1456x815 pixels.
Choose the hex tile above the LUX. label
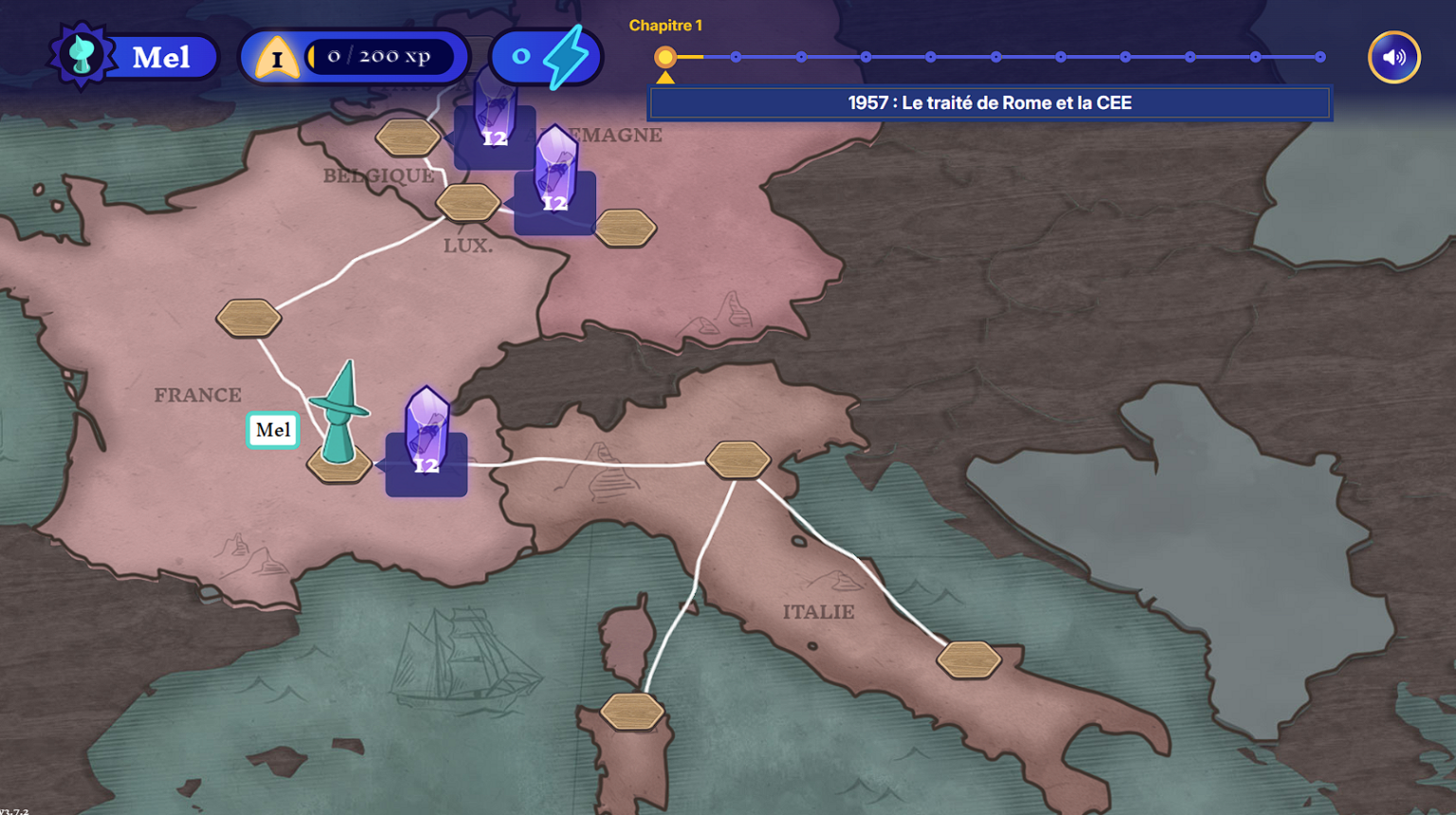pos(467,203)
